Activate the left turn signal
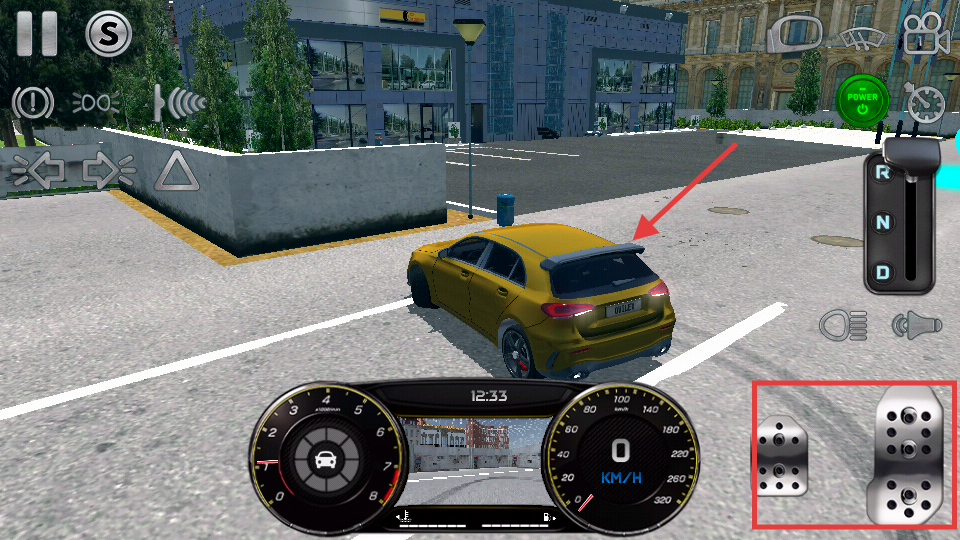The height and width of the screenshot is (540, 960). (38, 170)
